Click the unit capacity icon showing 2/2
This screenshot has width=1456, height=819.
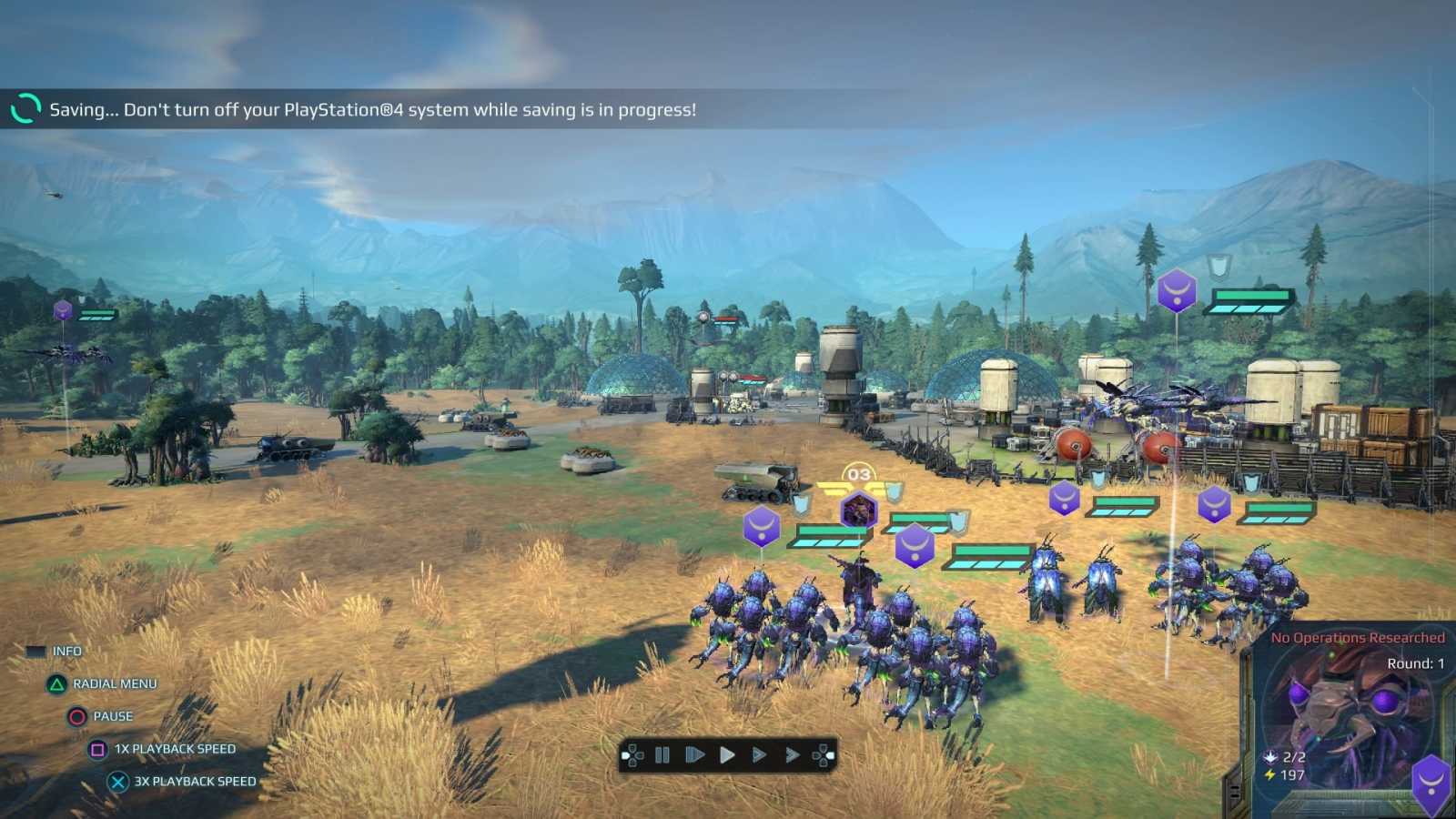tap(1269, 757)
